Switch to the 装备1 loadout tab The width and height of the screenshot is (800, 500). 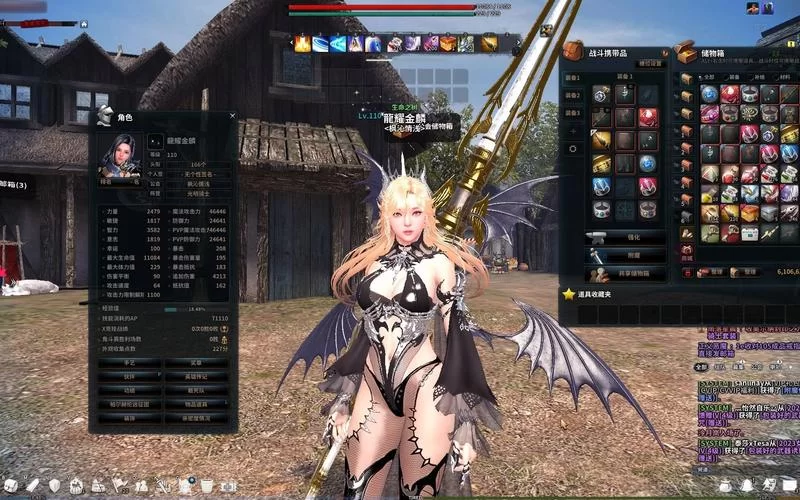(573, 77)
